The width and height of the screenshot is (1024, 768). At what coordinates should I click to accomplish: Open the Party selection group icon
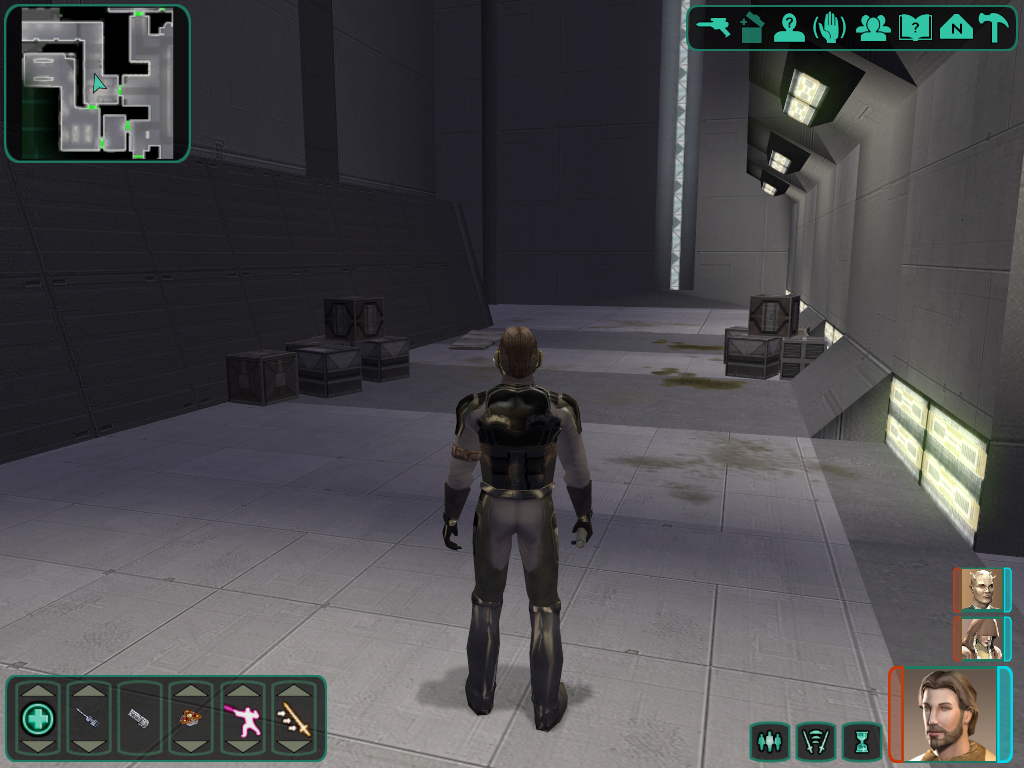click(873, 28)
